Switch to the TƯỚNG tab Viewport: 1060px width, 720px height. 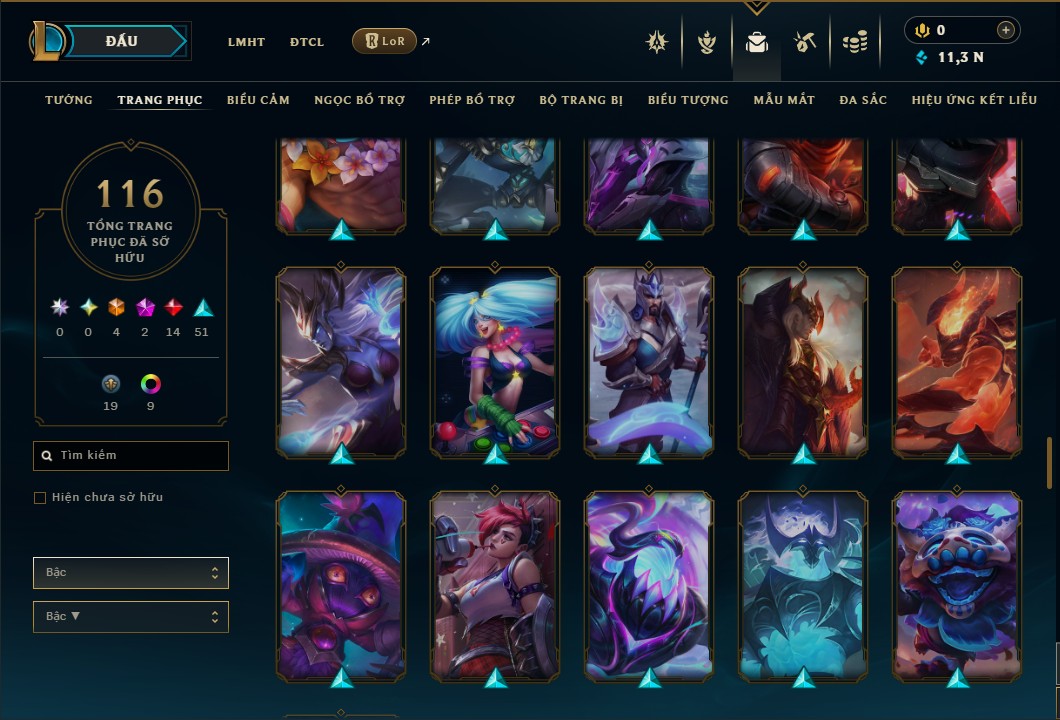coord(69,100)
